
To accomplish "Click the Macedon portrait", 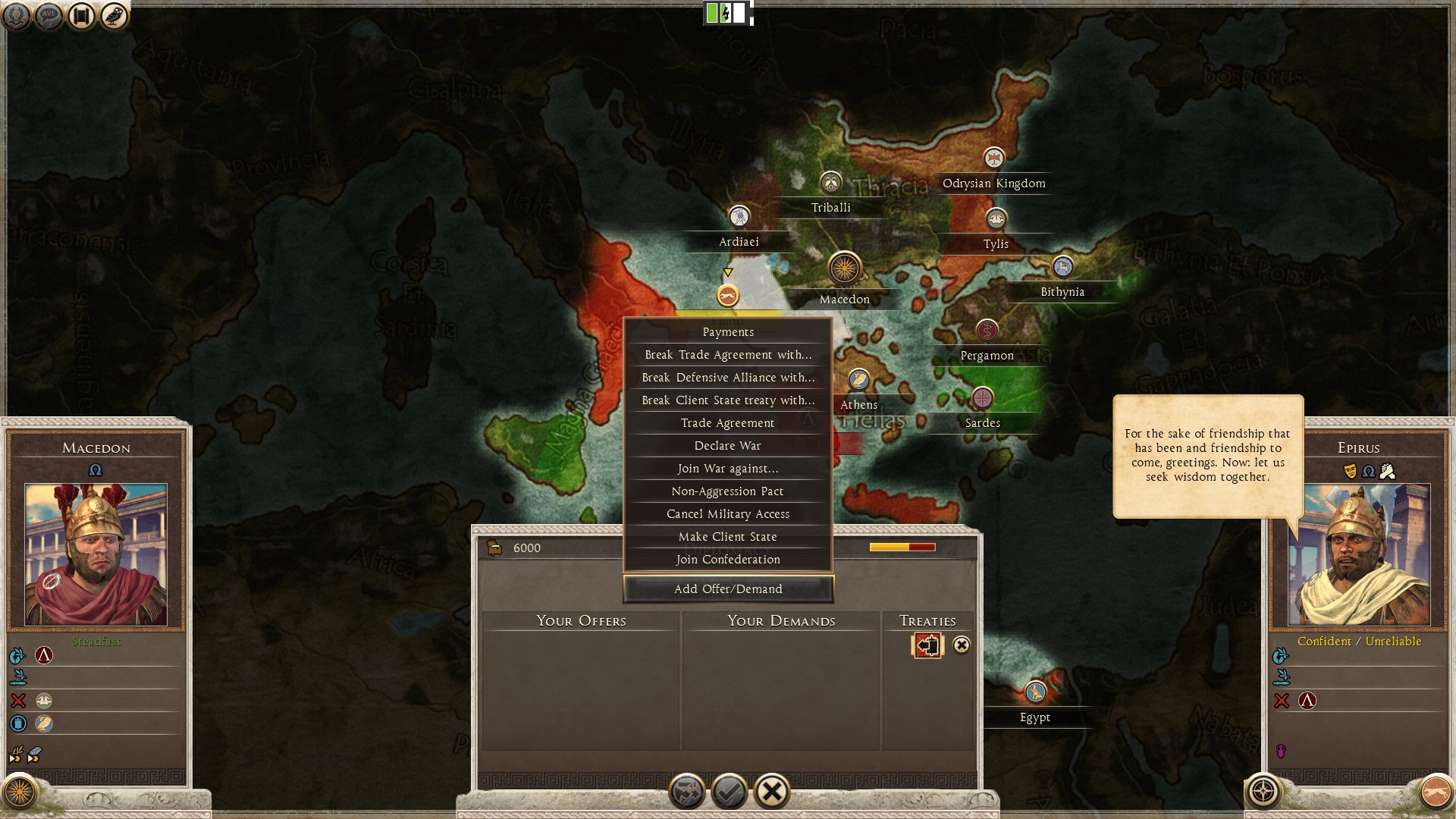I will [96, 554].
